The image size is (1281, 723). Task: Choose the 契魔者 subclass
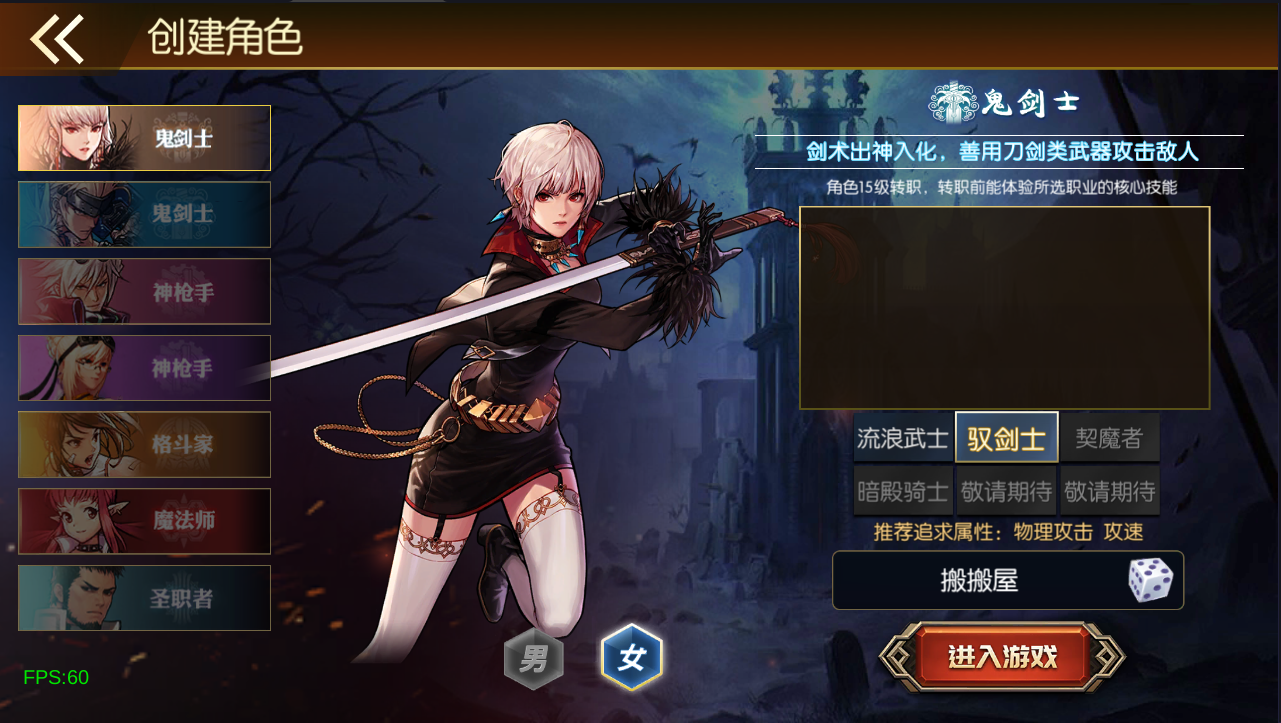pyautogui.click(x=1109, y=437)
